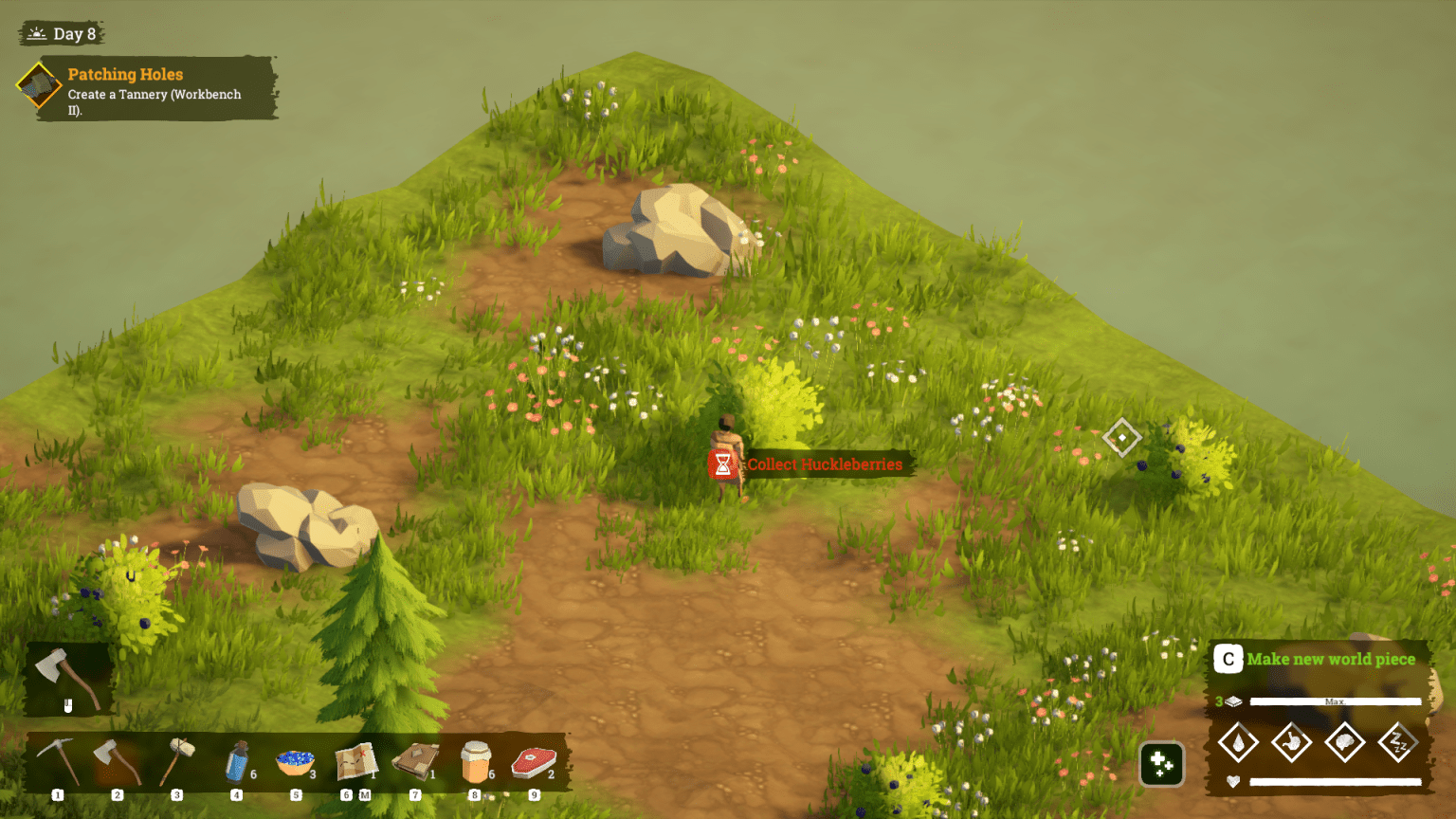Open the treasure map item
1456x819 pixels.
[355, 761]
